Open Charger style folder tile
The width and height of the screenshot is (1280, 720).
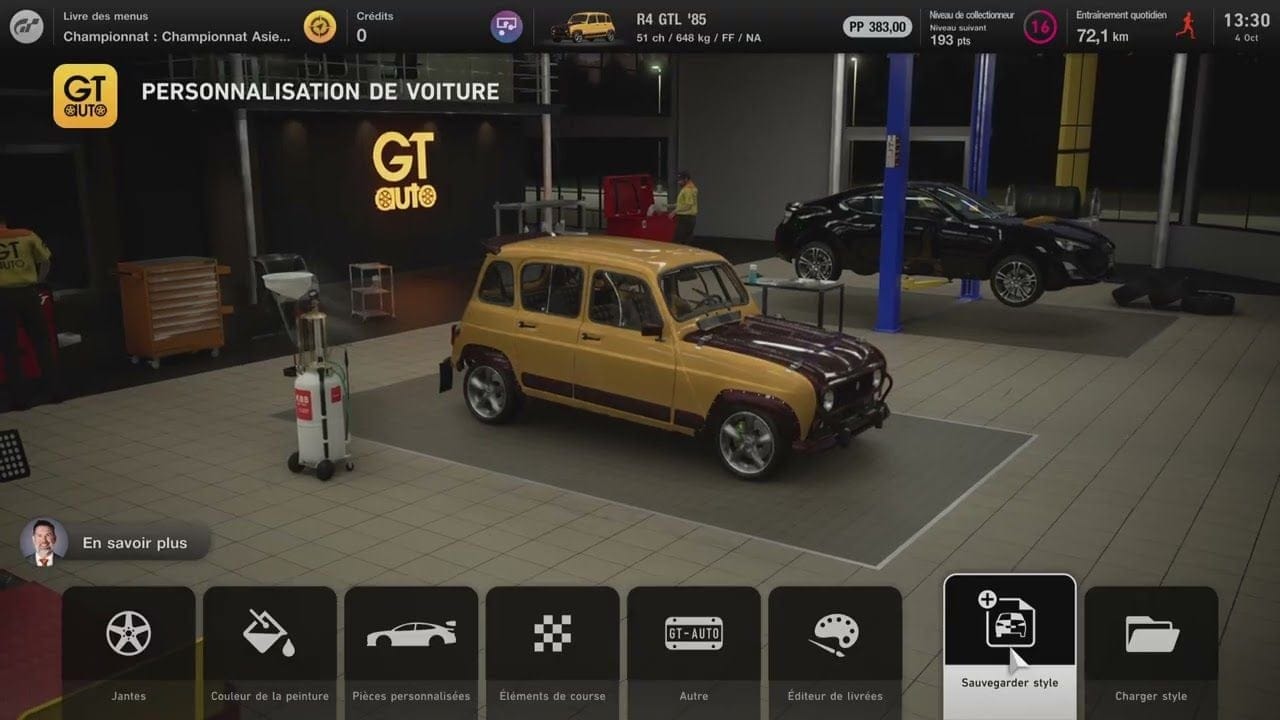coord(1151,650)
